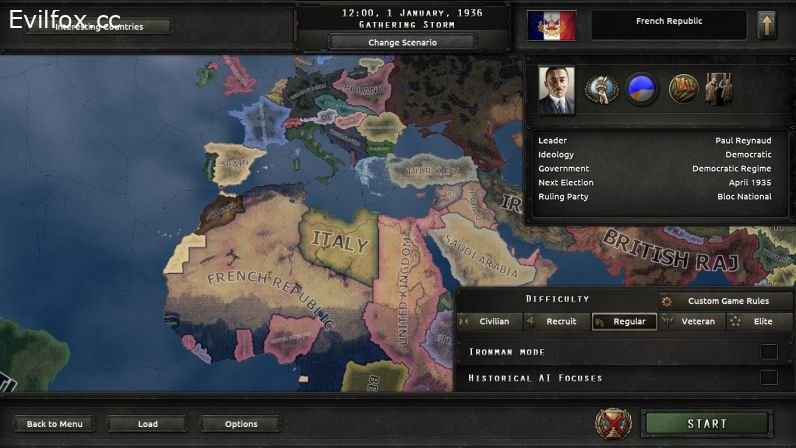The image size is (796, 448).
Task: Enable Historical AI Focuses checkbox
Action: pos(768,377)
